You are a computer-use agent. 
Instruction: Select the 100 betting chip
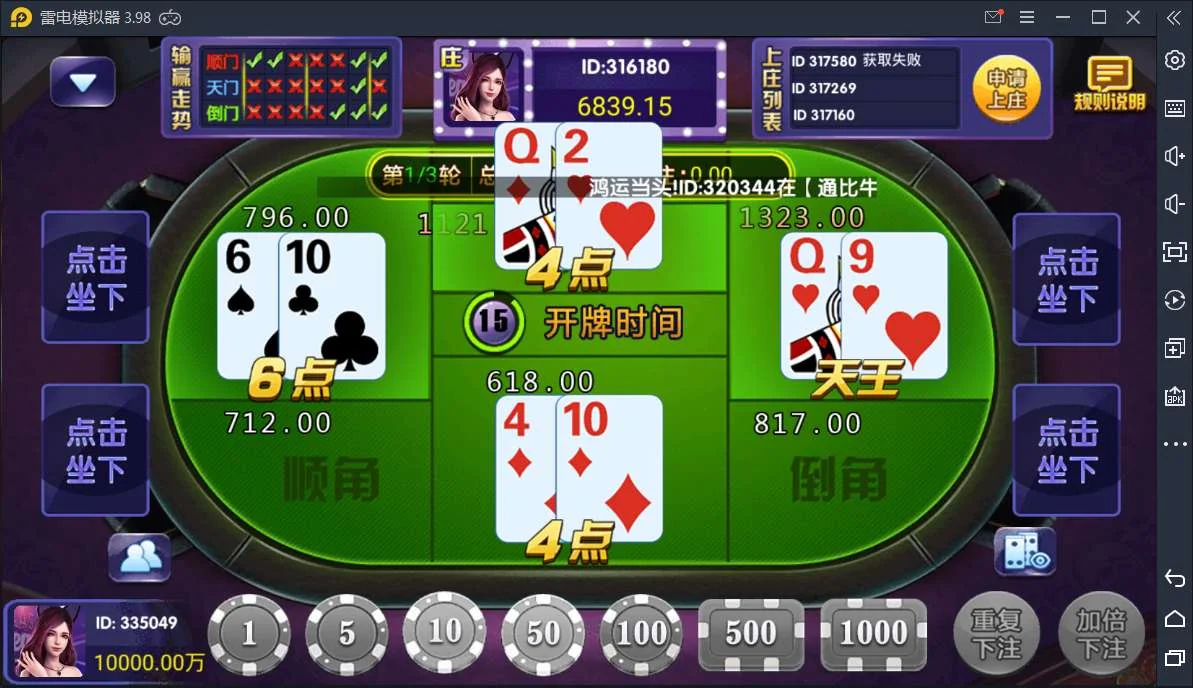641,634
